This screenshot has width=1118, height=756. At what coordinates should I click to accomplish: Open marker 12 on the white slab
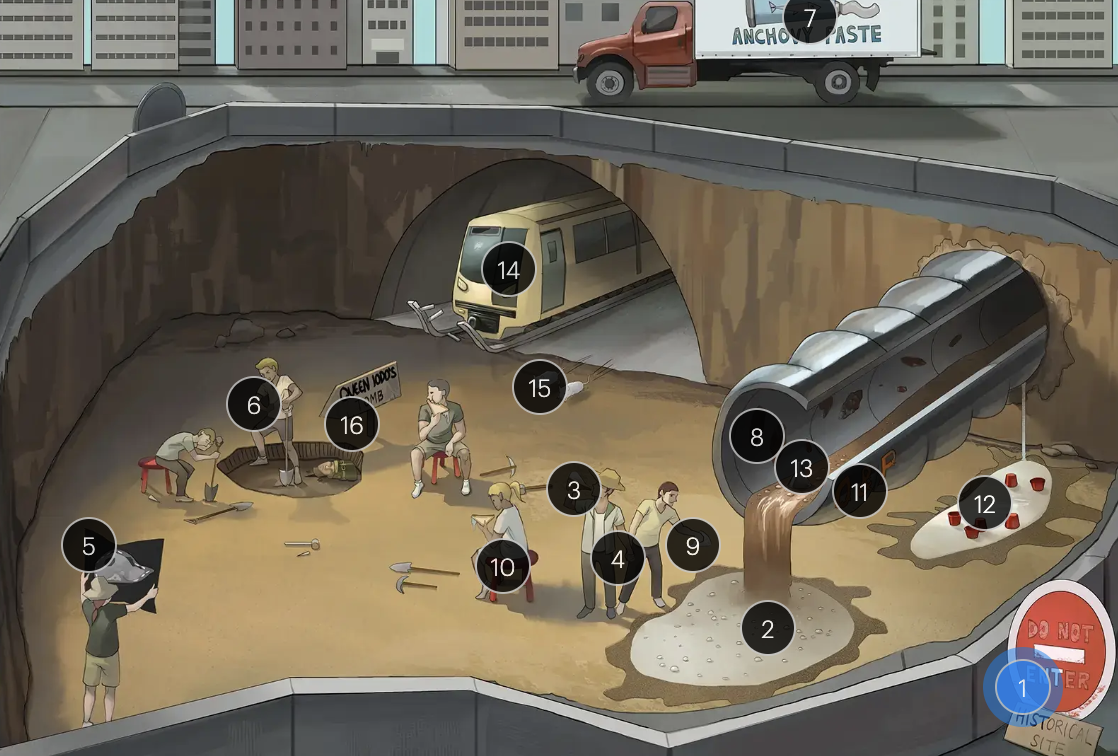[985, 504]
